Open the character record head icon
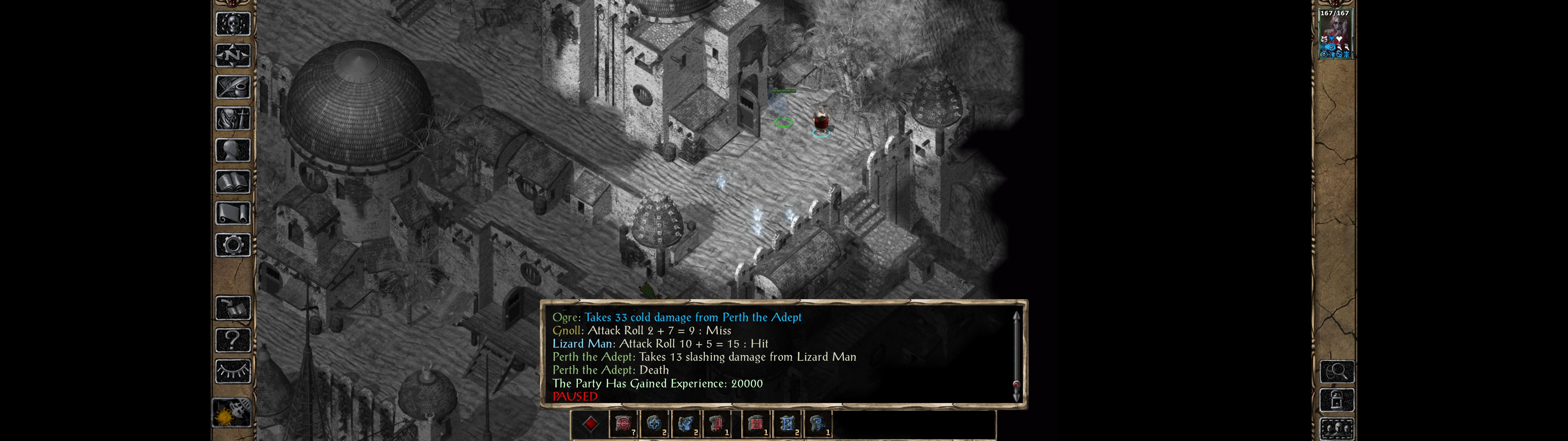1568x441 pixels. coord(233,150)
